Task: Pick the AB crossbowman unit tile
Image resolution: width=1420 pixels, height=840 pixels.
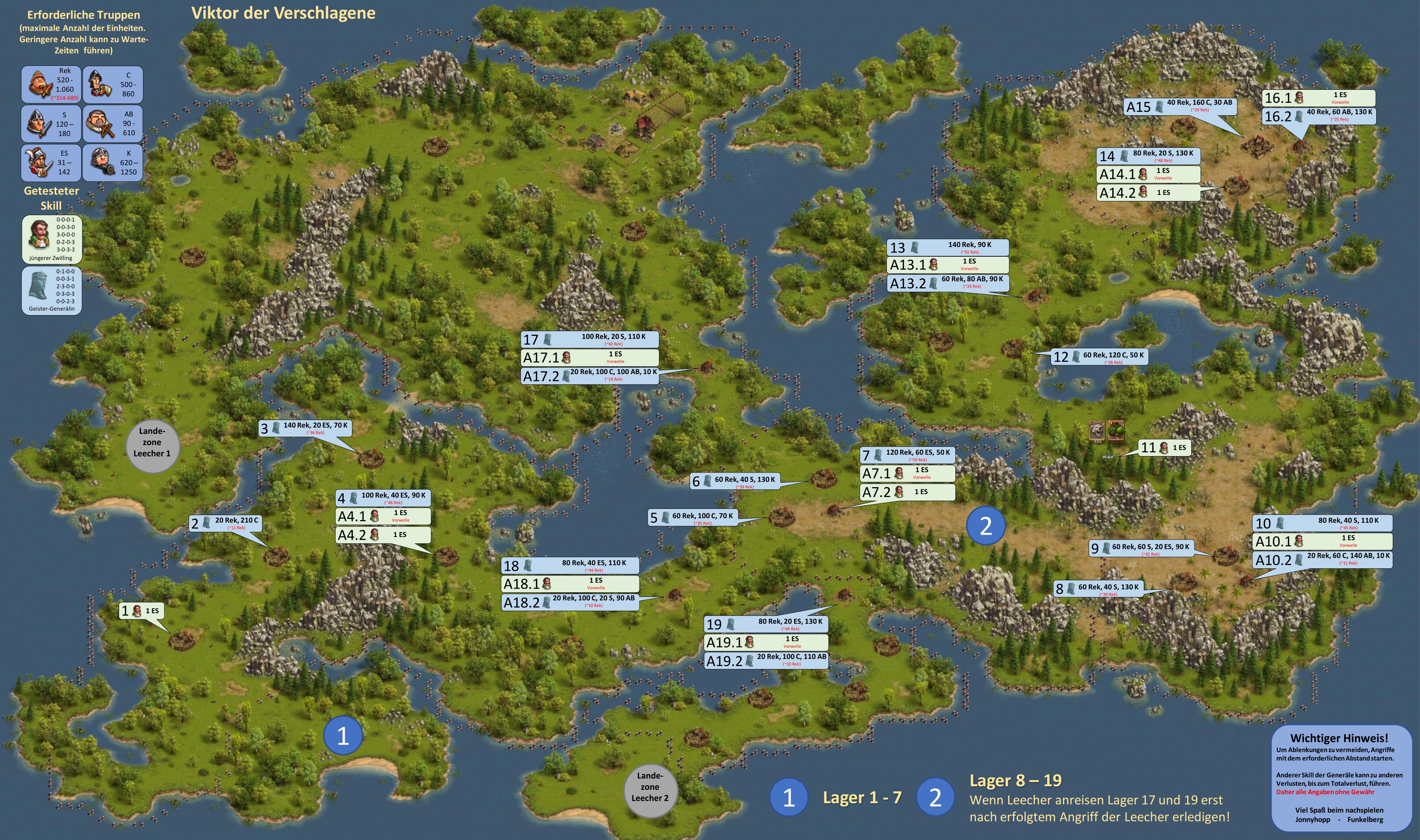Action: [113, 123]
